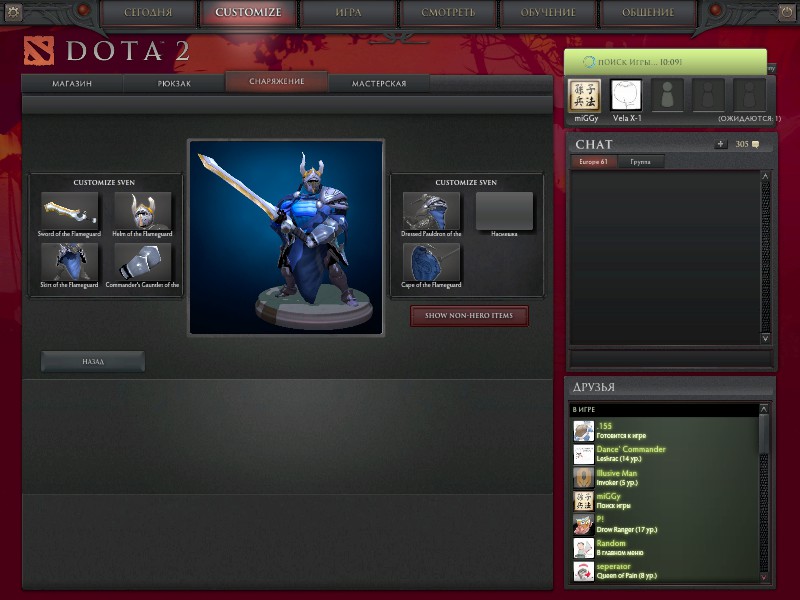
Task: Select the Sword of the Flameguard slot
Action: tap(69, 210)
